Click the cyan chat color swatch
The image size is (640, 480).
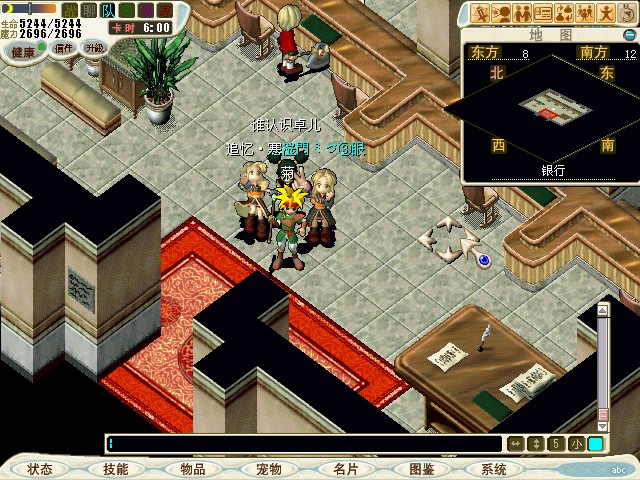pyautogui.click(x=595, y=444)
